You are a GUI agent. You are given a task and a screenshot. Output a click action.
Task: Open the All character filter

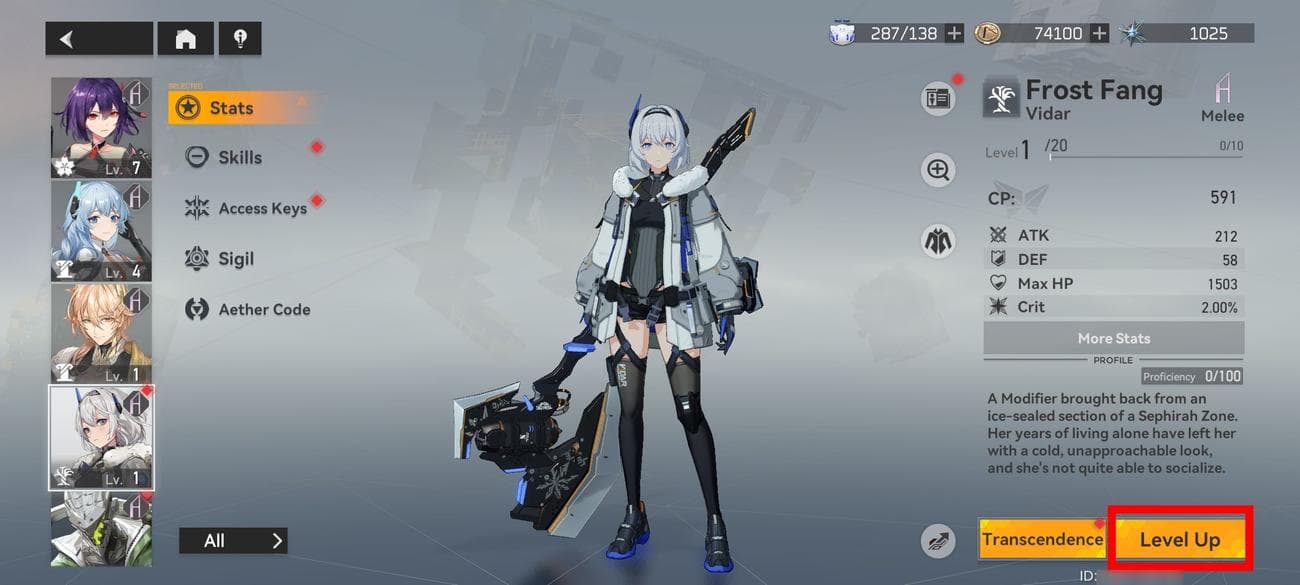coord(233,541)
